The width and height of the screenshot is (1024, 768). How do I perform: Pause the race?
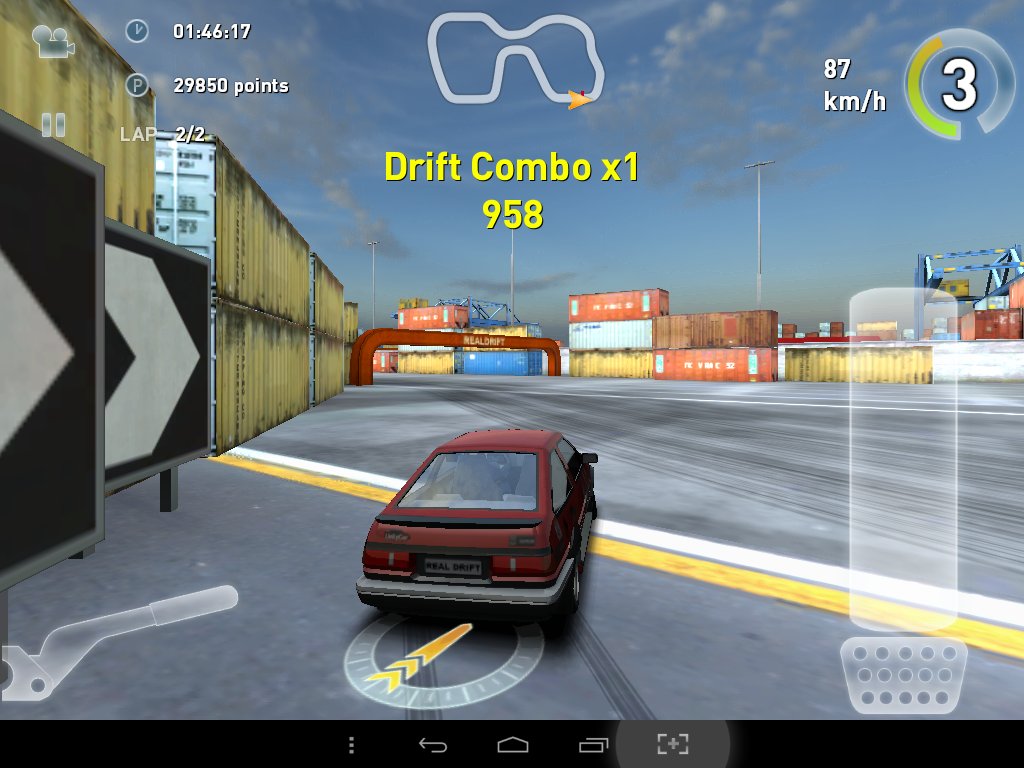coord(53,125)
